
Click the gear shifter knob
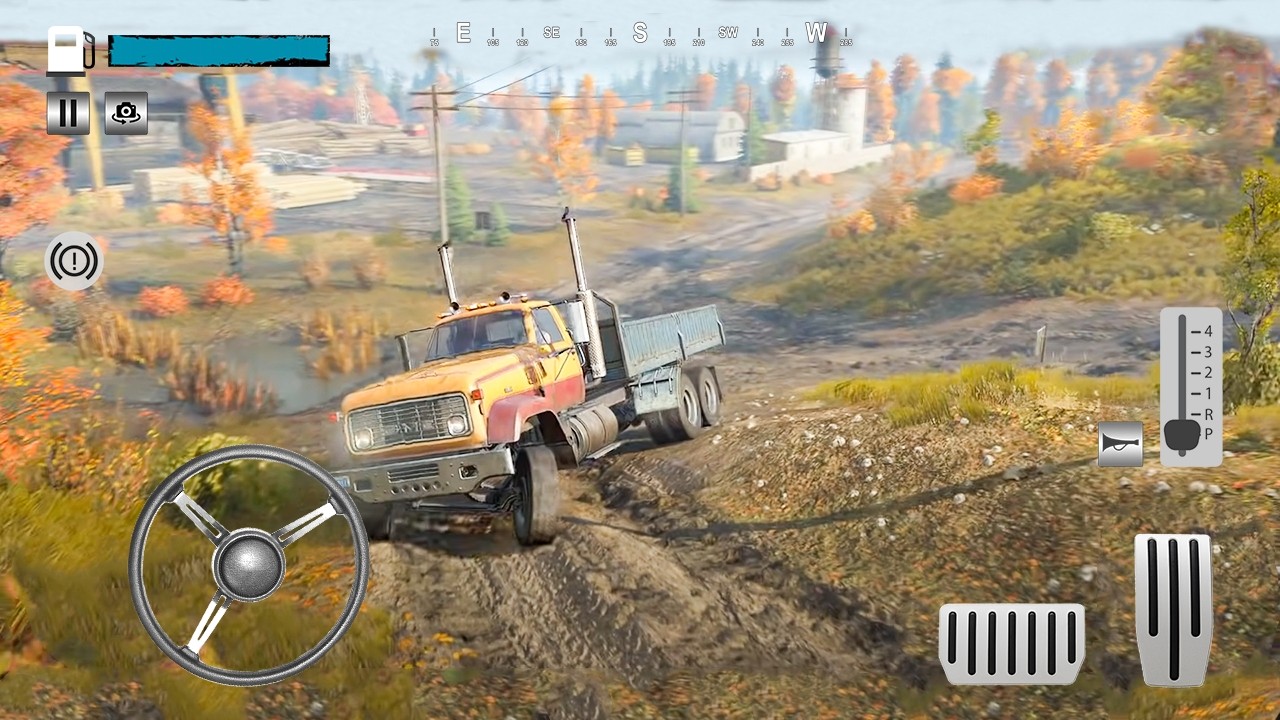point(1181,435)
